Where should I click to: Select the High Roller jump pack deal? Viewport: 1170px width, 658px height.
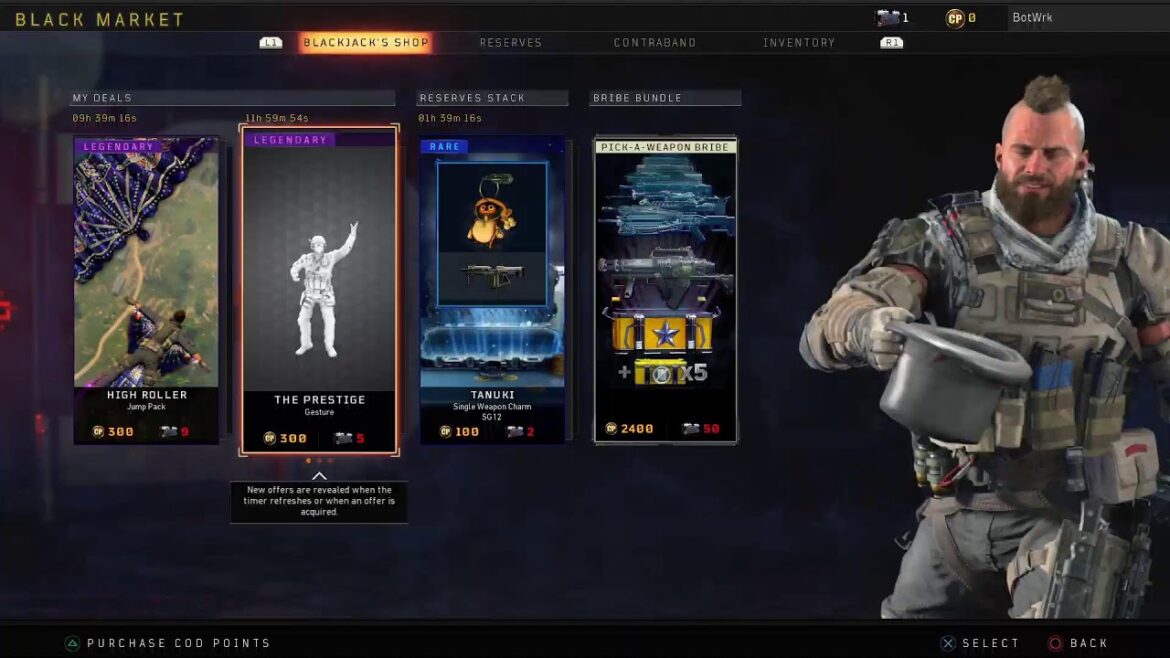[146, 290]
